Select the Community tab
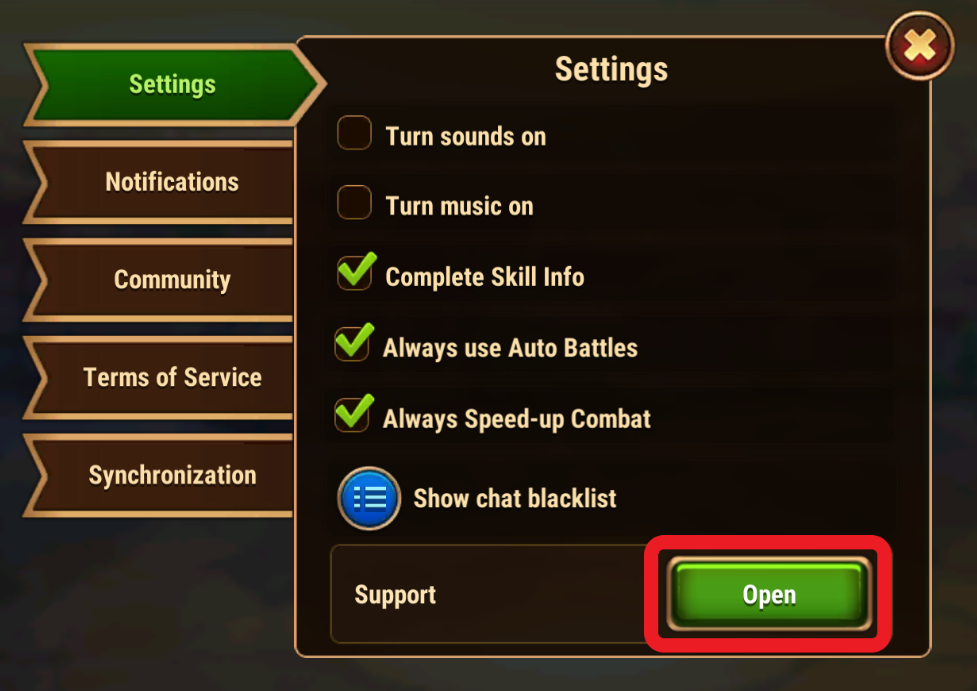This screenshot has height=691, width=977. click(172, 280)
